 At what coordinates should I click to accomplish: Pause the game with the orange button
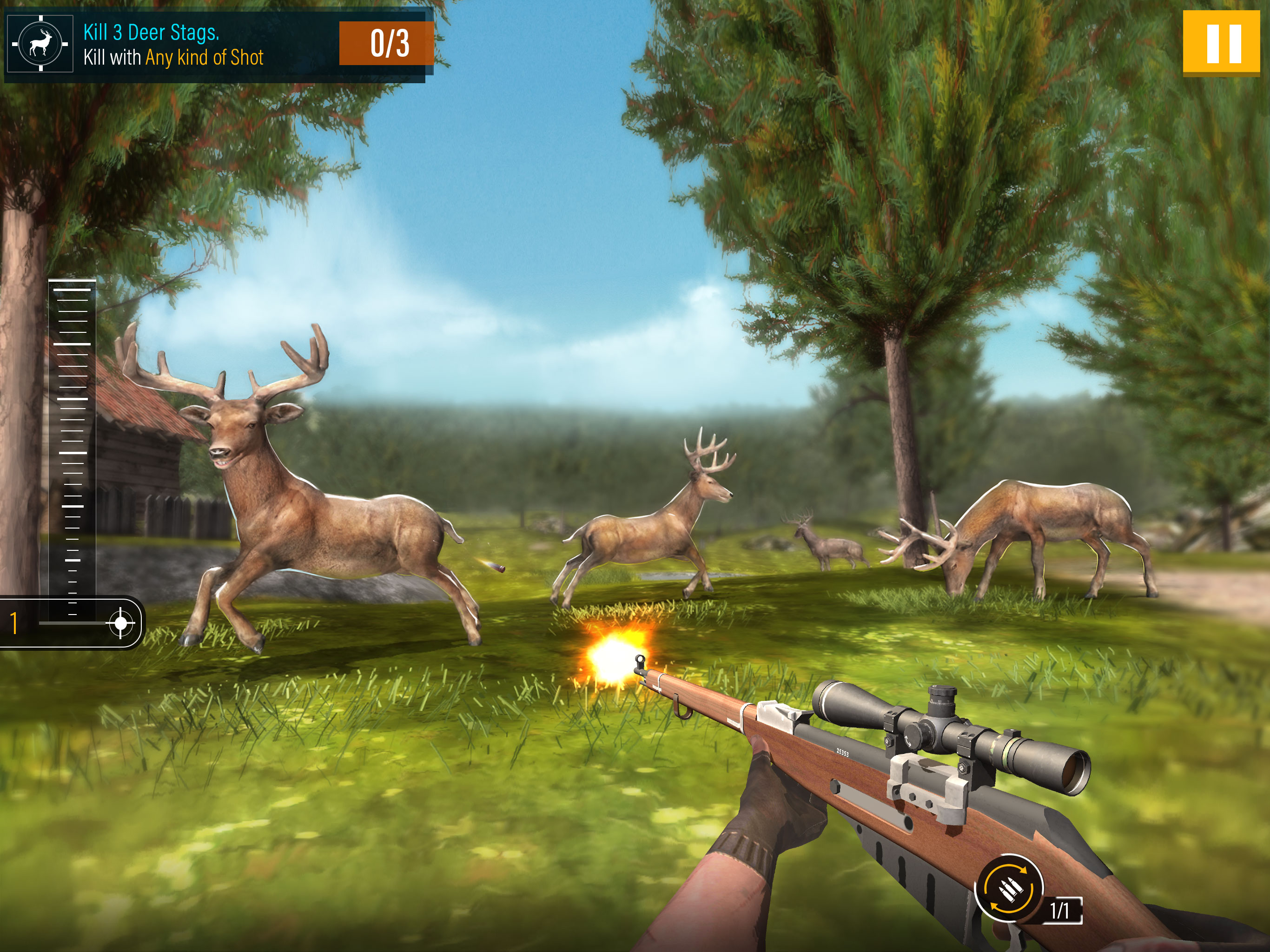tap(1224, 43)
